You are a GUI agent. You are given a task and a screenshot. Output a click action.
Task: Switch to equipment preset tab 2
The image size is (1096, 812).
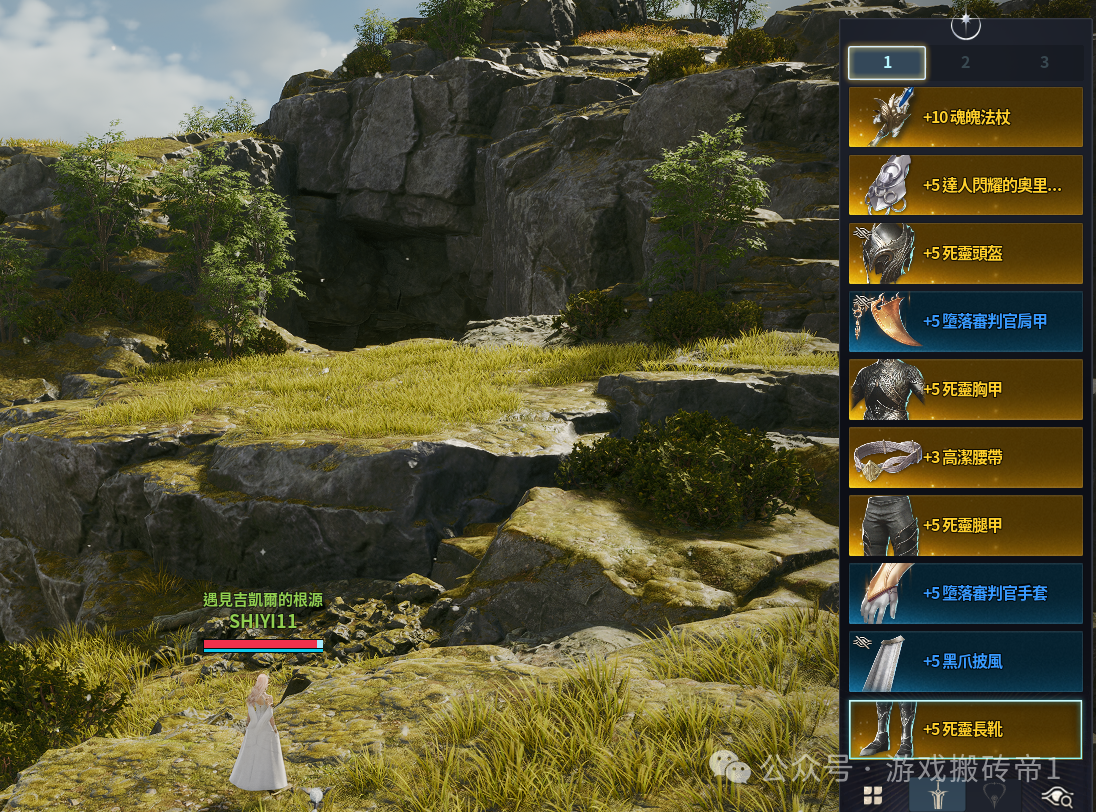(965, 63)
